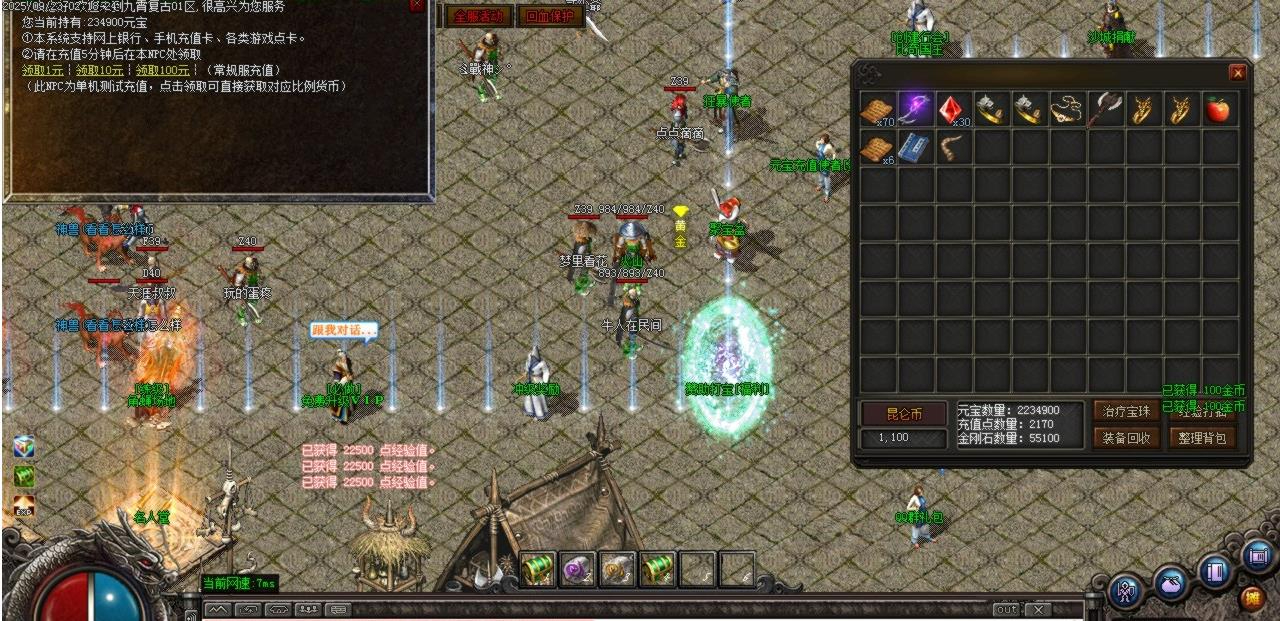This screenshot has height=621, width=1280.
Task: Sort the bag with 整理背包
Action: (x=1202, y=437)
